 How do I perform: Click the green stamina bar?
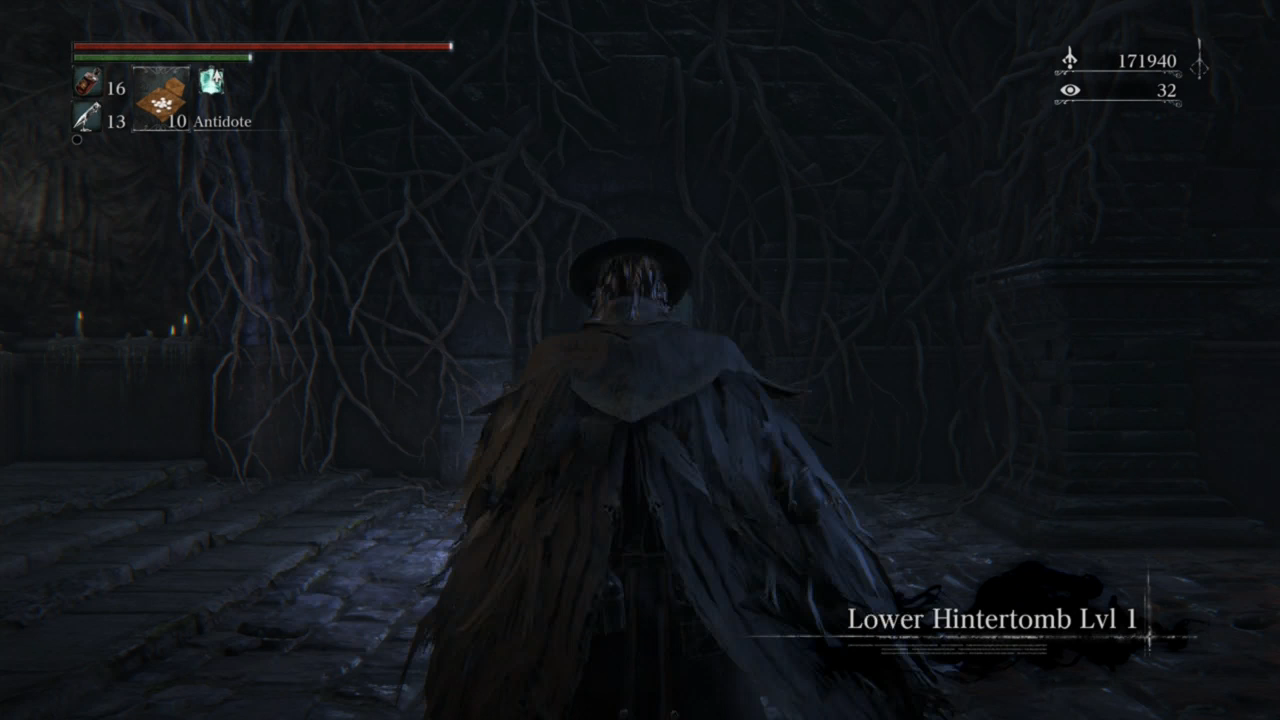tap(160, 57)
